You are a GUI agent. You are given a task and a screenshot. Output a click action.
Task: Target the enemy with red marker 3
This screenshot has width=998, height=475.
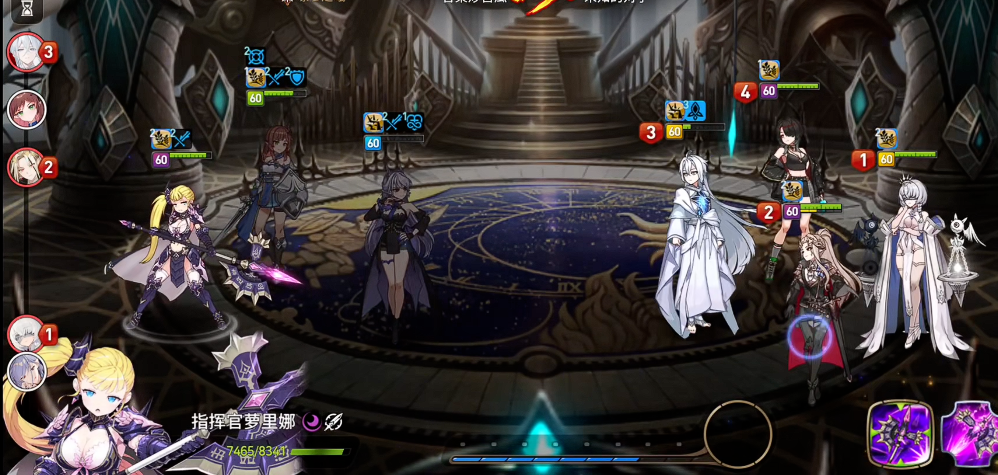pyautogui.click(x=700, y=250)
